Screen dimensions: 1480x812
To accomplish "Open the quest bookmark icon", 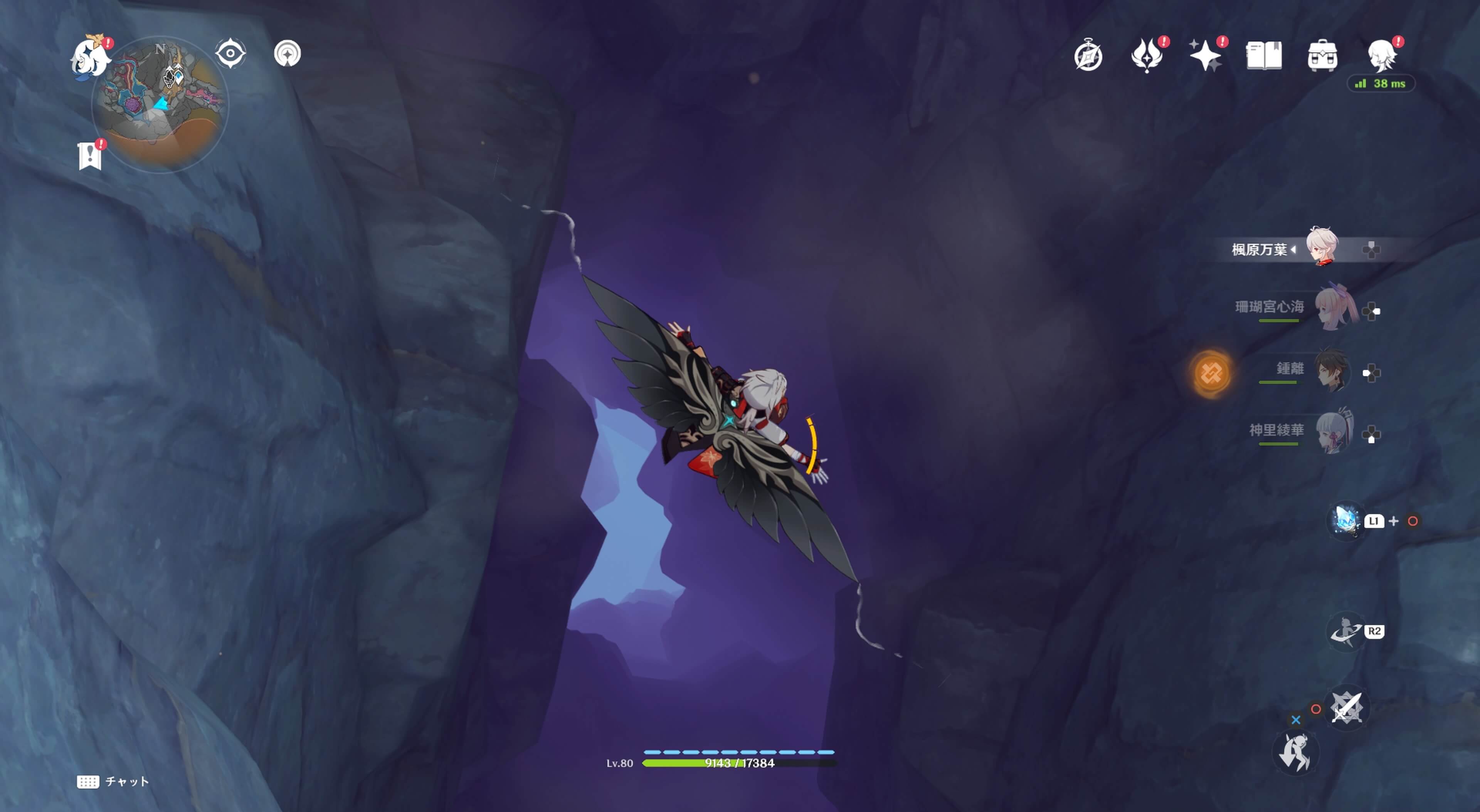I will pyautogui.click(x=90, y=156).
